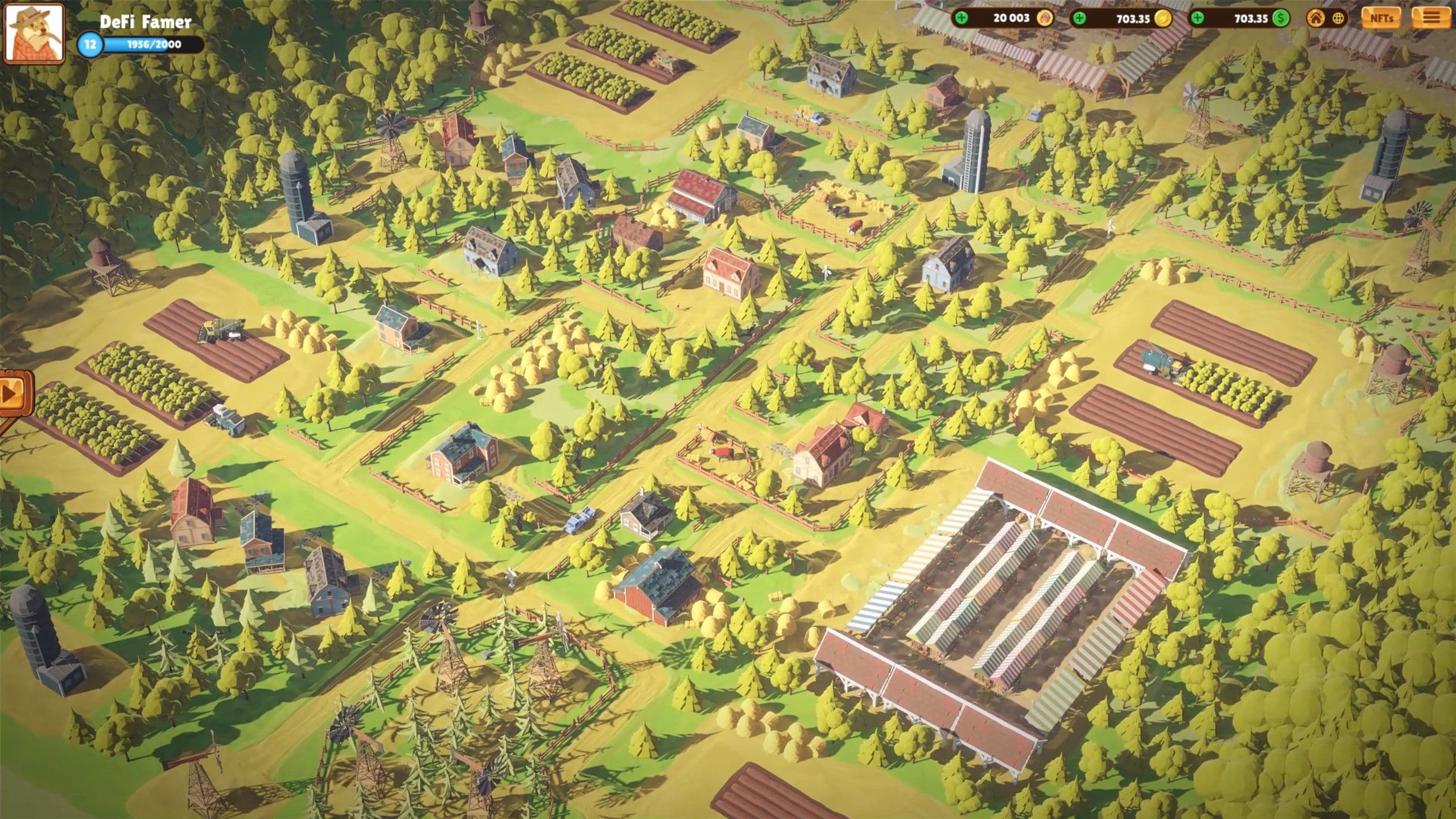This screenshot has height=819, width=1456.
Task: Open the globe icon next to Home
Action: click(x=1338, y=19)
